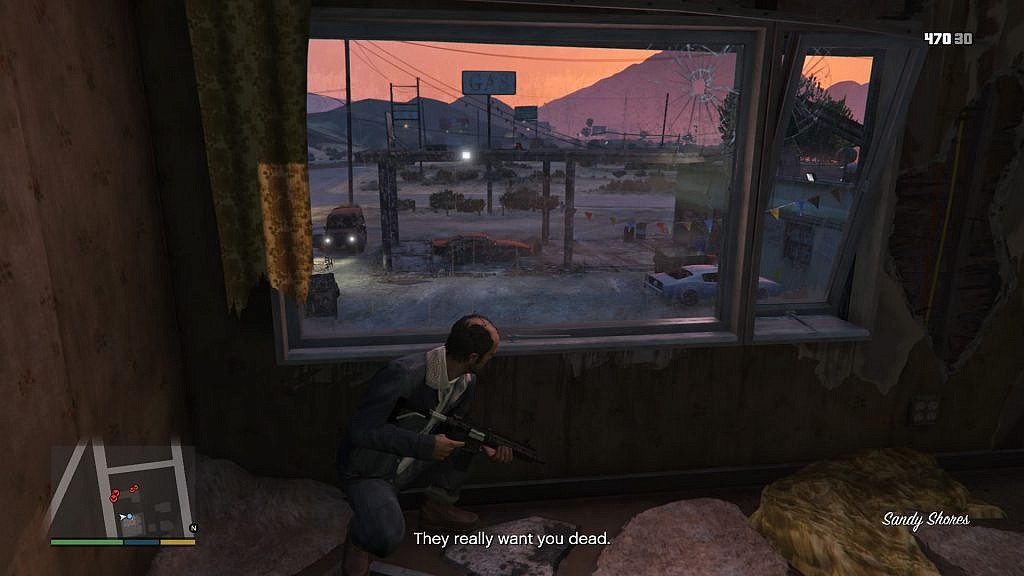This screenshot has width=1024, height=576.
Task: Click the blue ally blip on the minimap
Action: click(130, 516)
